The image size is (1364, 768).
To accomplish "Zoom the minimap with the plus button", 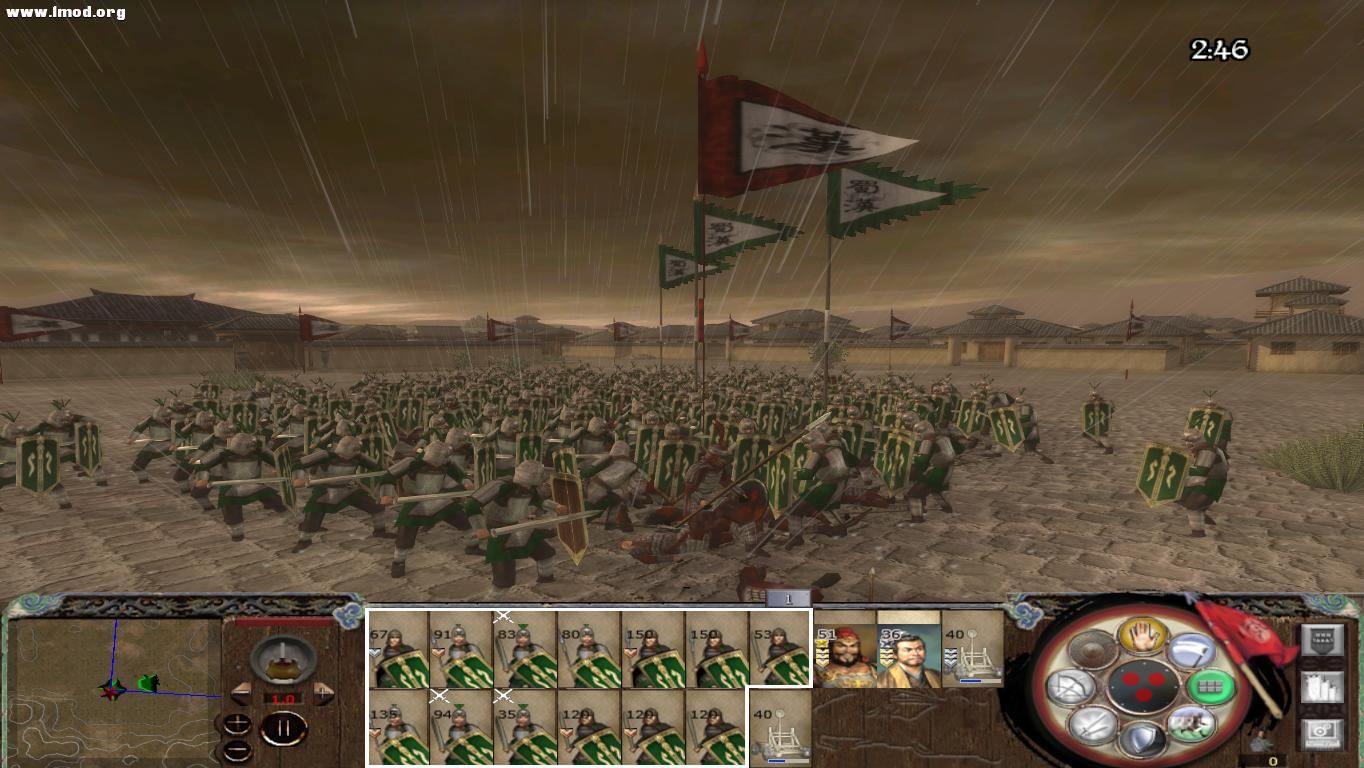I will point(236,724).
